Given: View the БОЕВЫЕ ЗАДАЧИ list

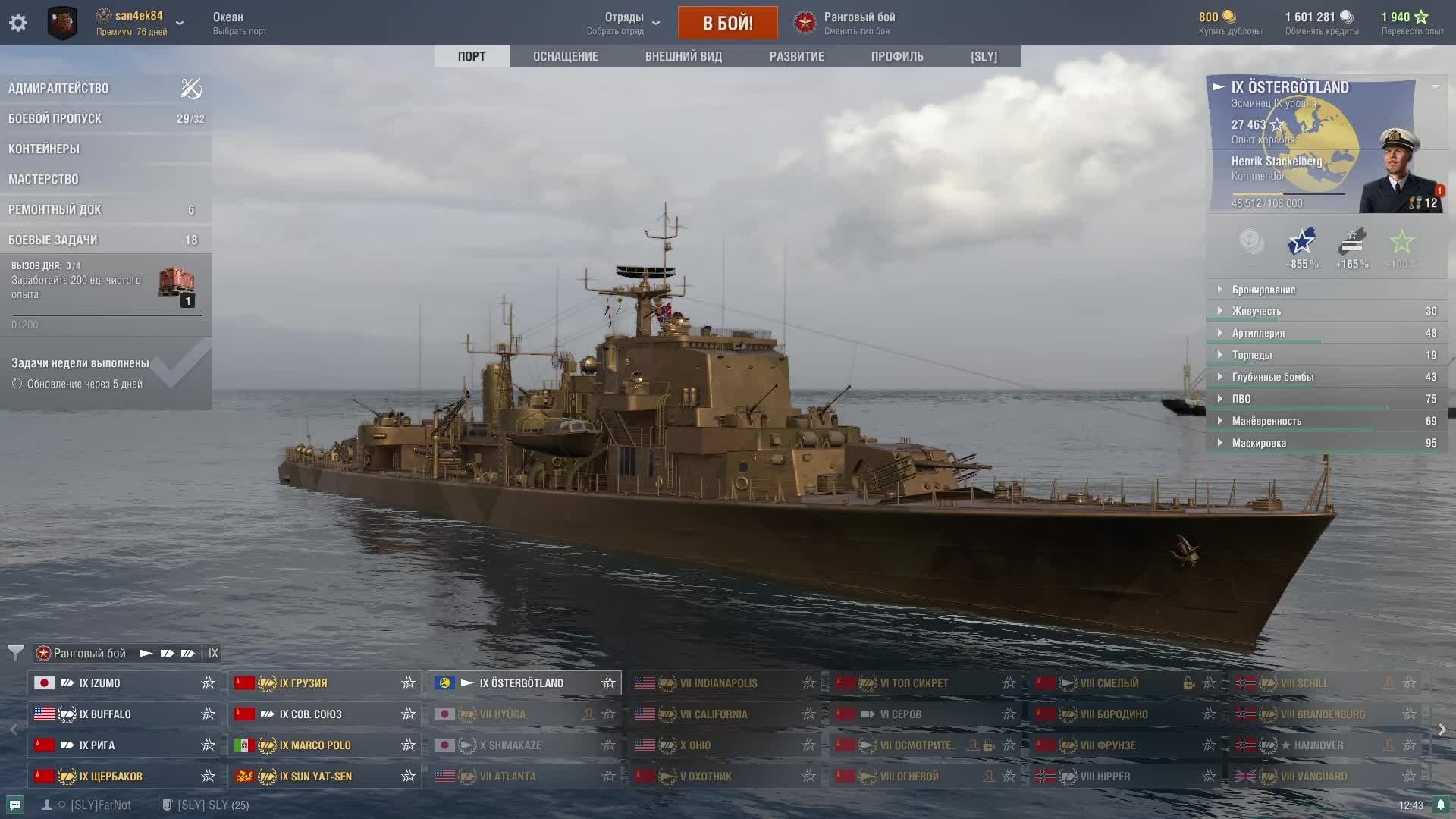Looking at the screenshot, I should coord(53,240).
